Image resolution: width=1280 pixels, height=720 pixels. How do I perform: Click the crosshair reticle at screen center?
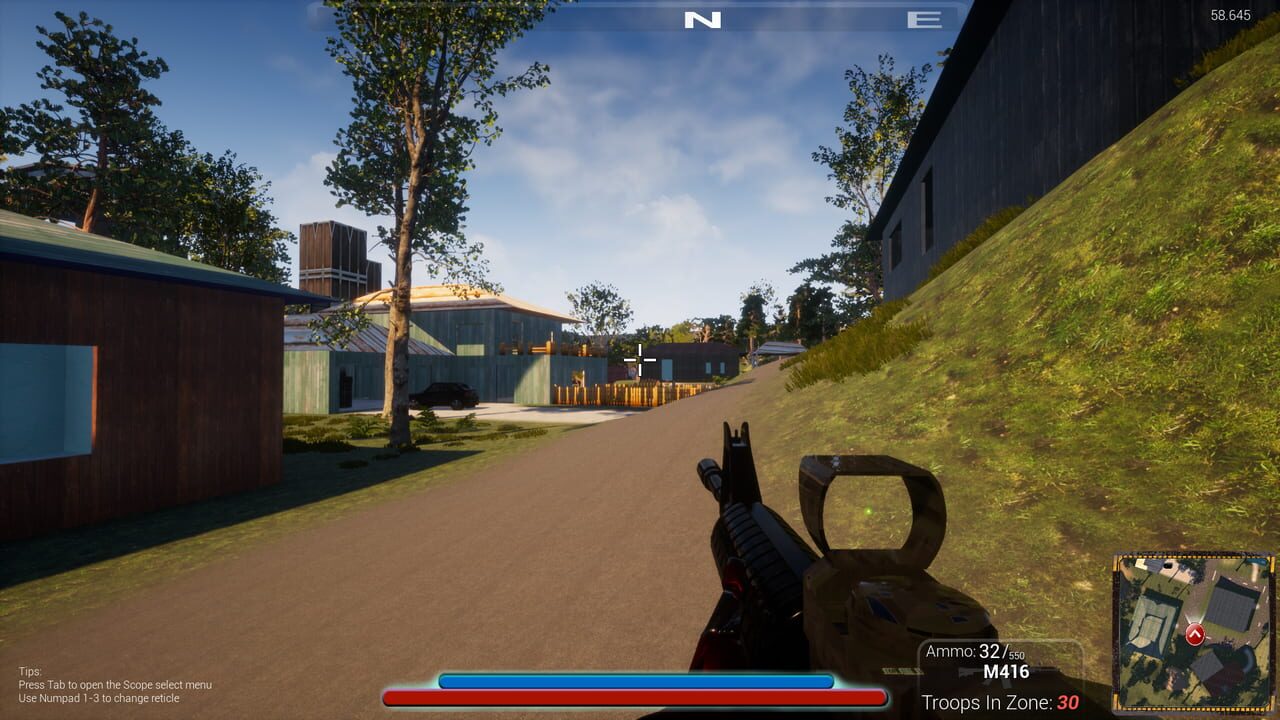pyautogui.click(x=639, y=360)
